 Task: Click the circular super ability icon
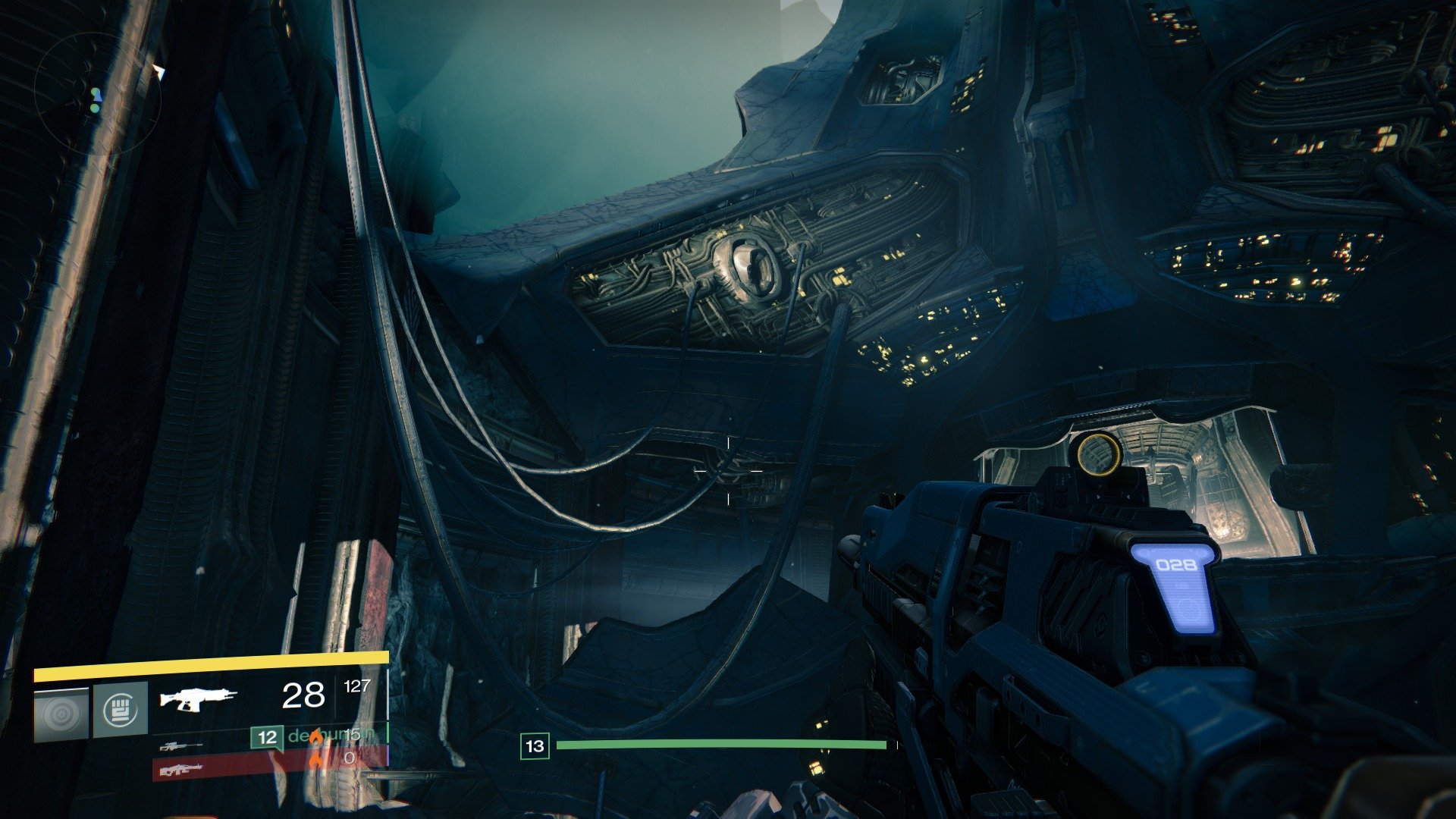click(x=61, y=711)
